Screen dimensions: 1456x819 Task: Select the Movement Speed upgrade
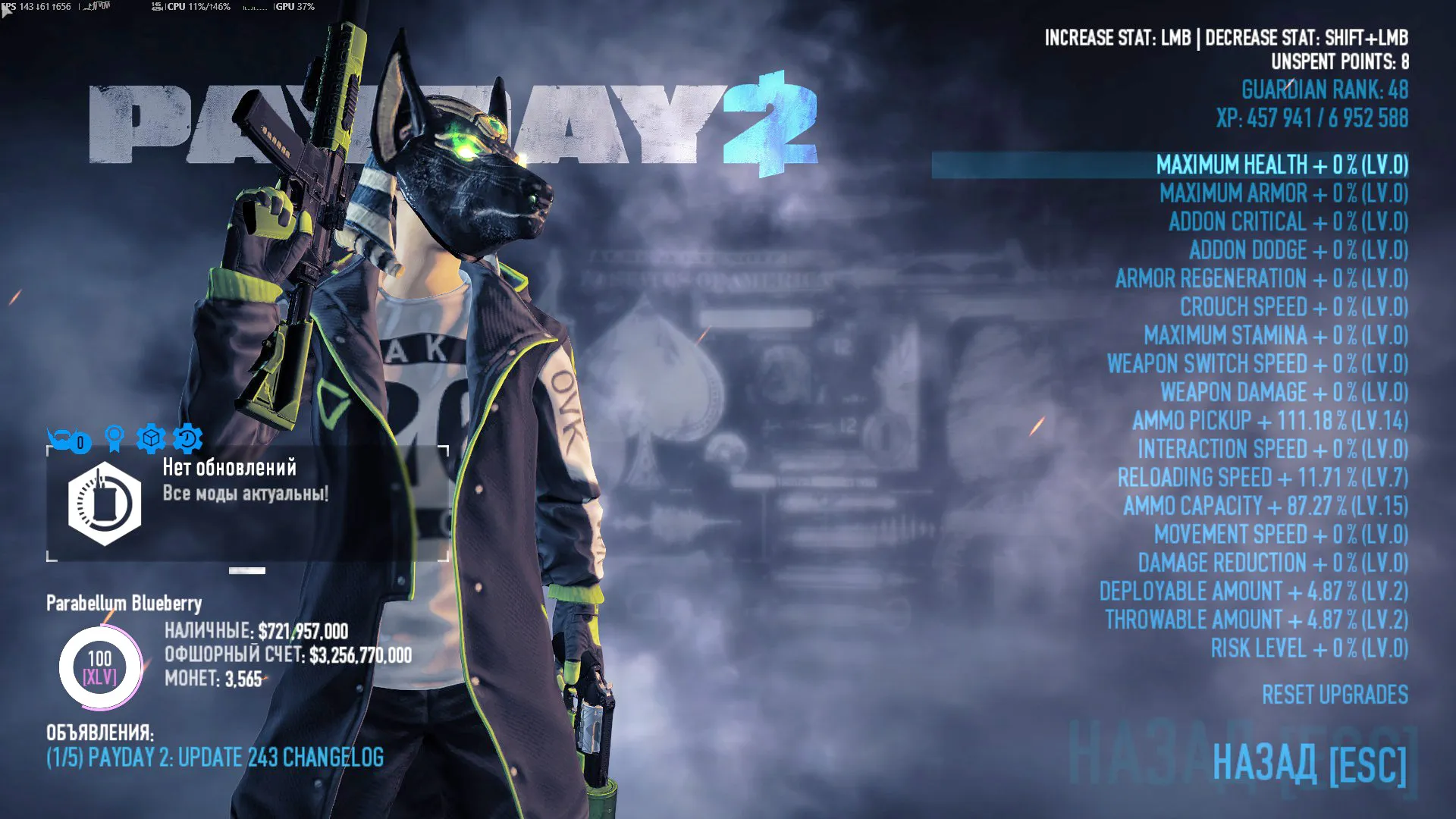pyautogui.click(x=1281, y=535)
